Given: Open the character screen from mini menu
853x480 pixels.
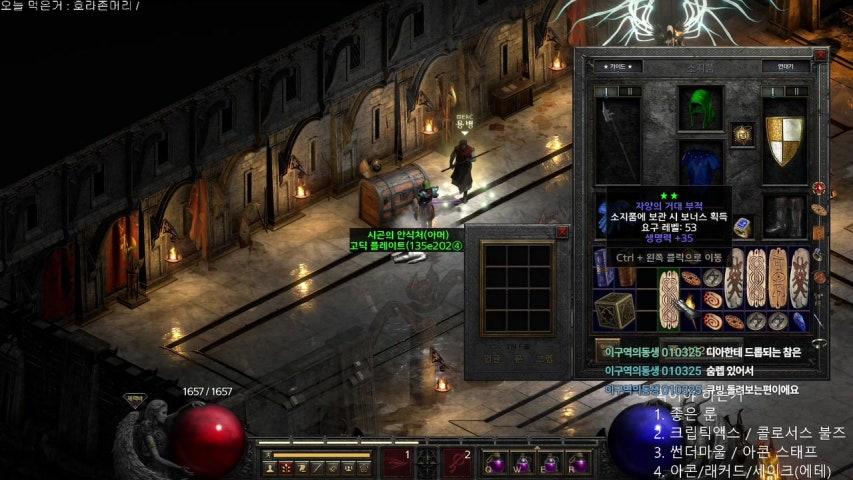Looking at the screenshot, I should click(270, 467).
